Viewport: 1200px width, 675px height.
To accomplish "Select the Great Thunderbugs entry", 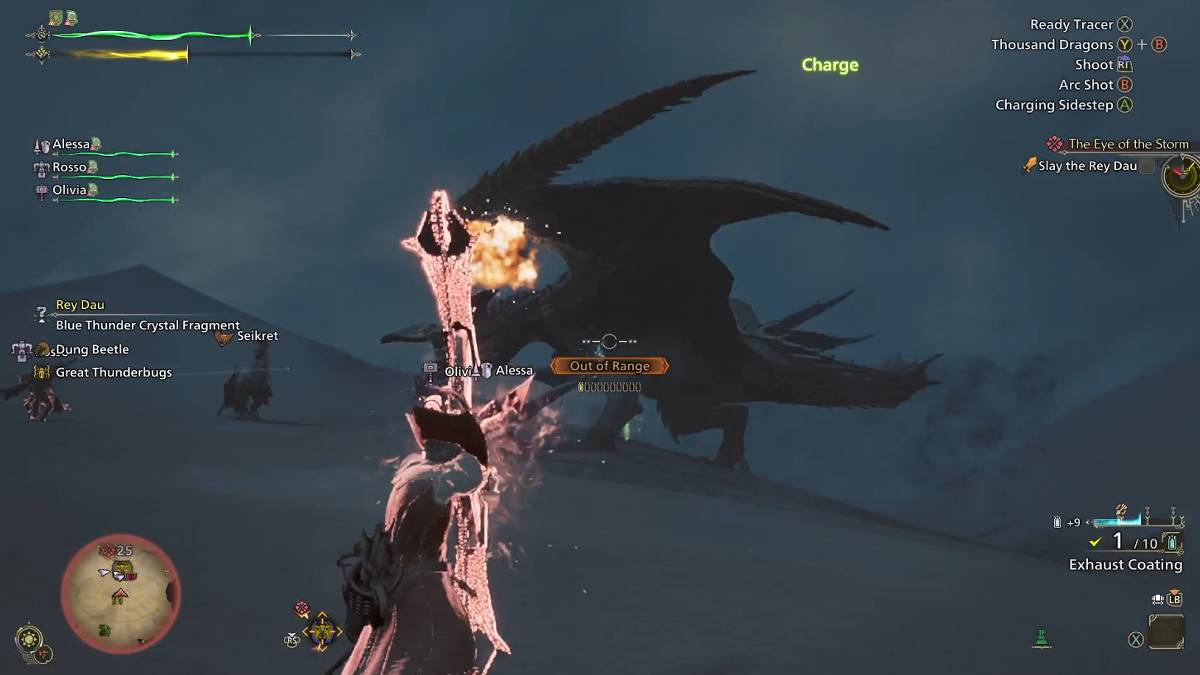I will point(113,372).
